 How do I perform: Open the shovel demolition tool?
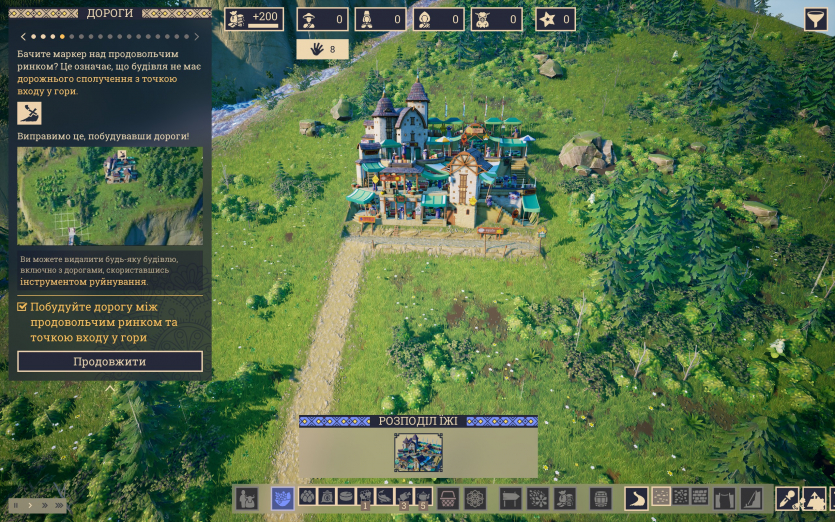click(788, 497)
